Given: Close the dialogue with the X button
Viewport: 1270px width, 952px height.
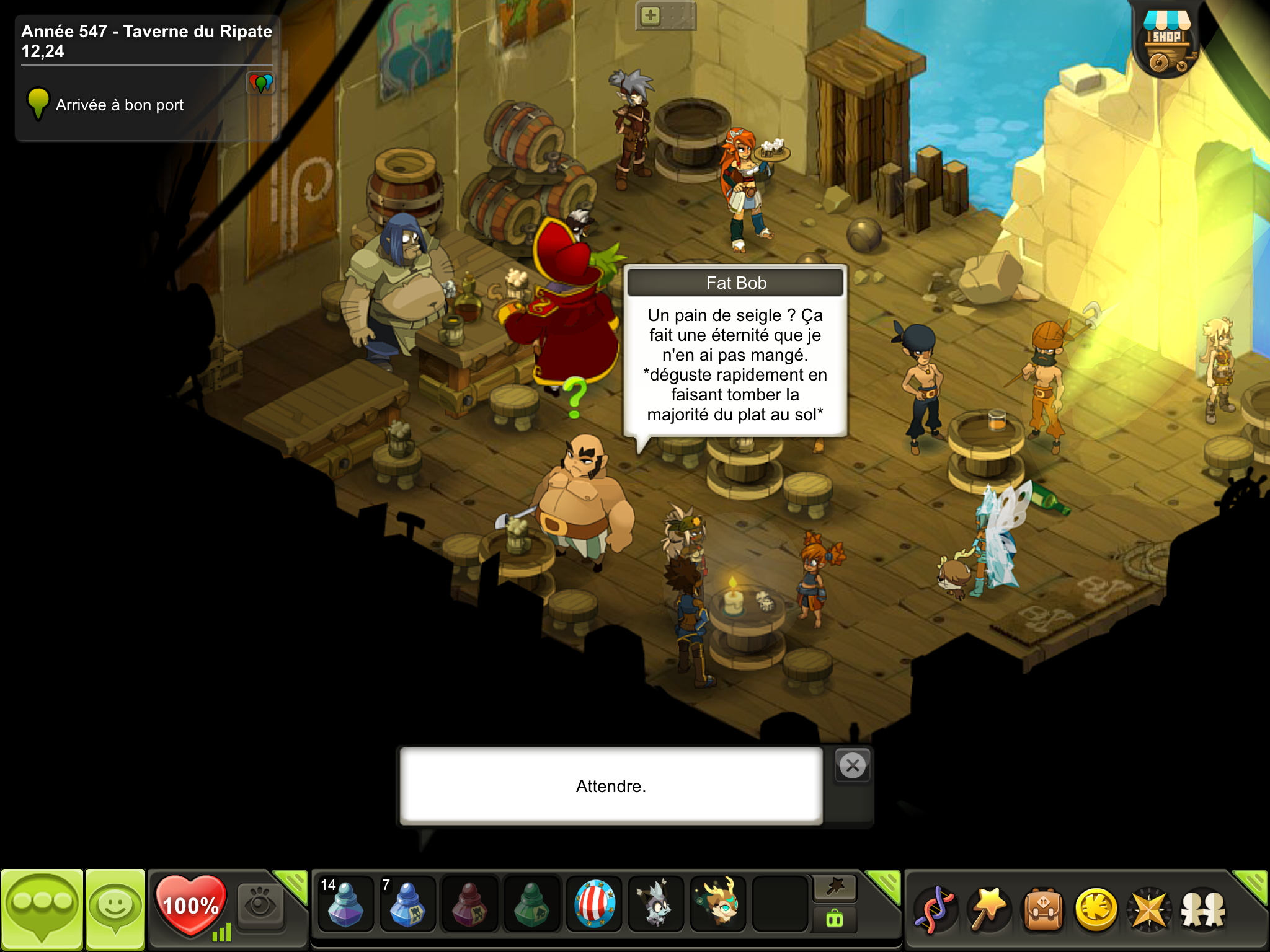Looking at the screenshot, I should 853,766.
